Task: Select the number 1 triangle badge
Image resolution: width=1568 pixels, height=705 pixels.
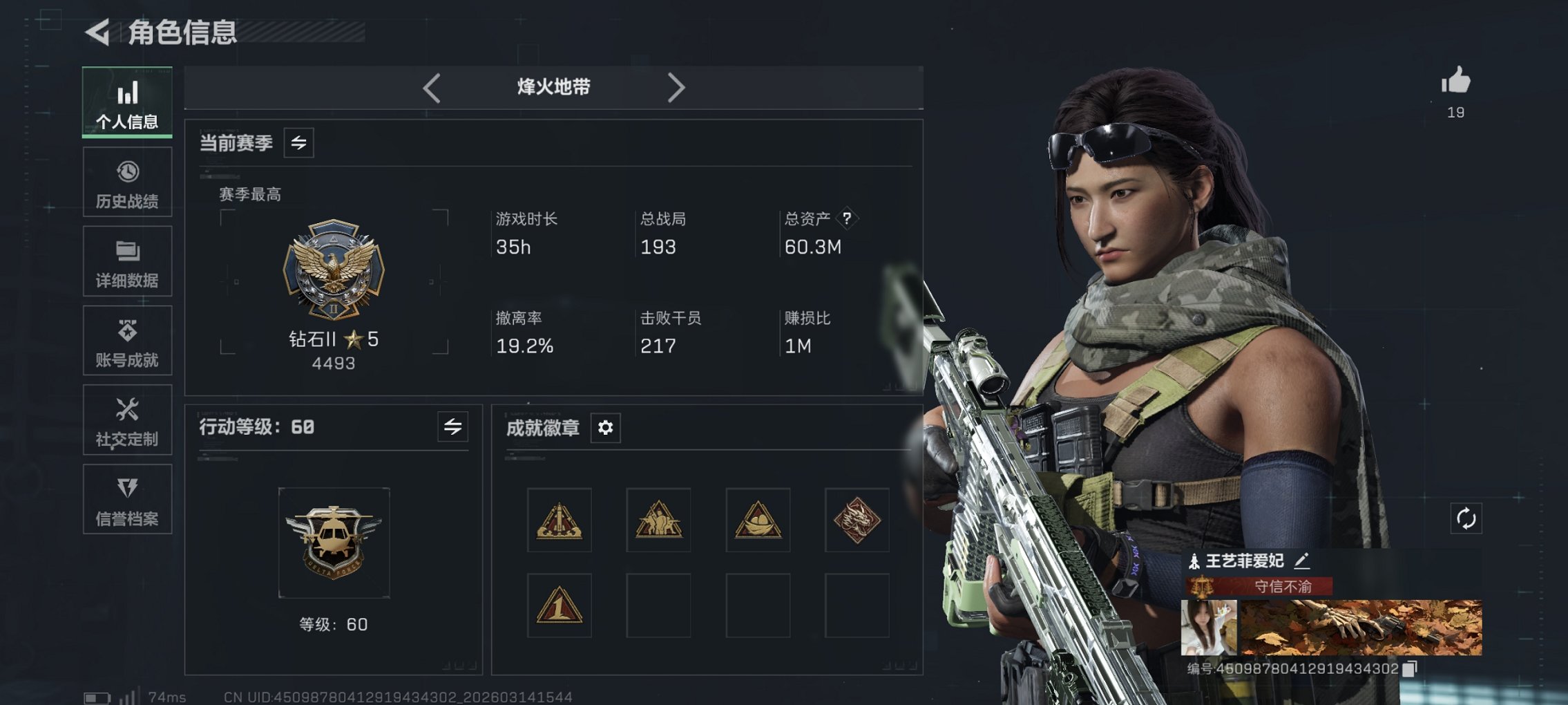Action: 559,605
